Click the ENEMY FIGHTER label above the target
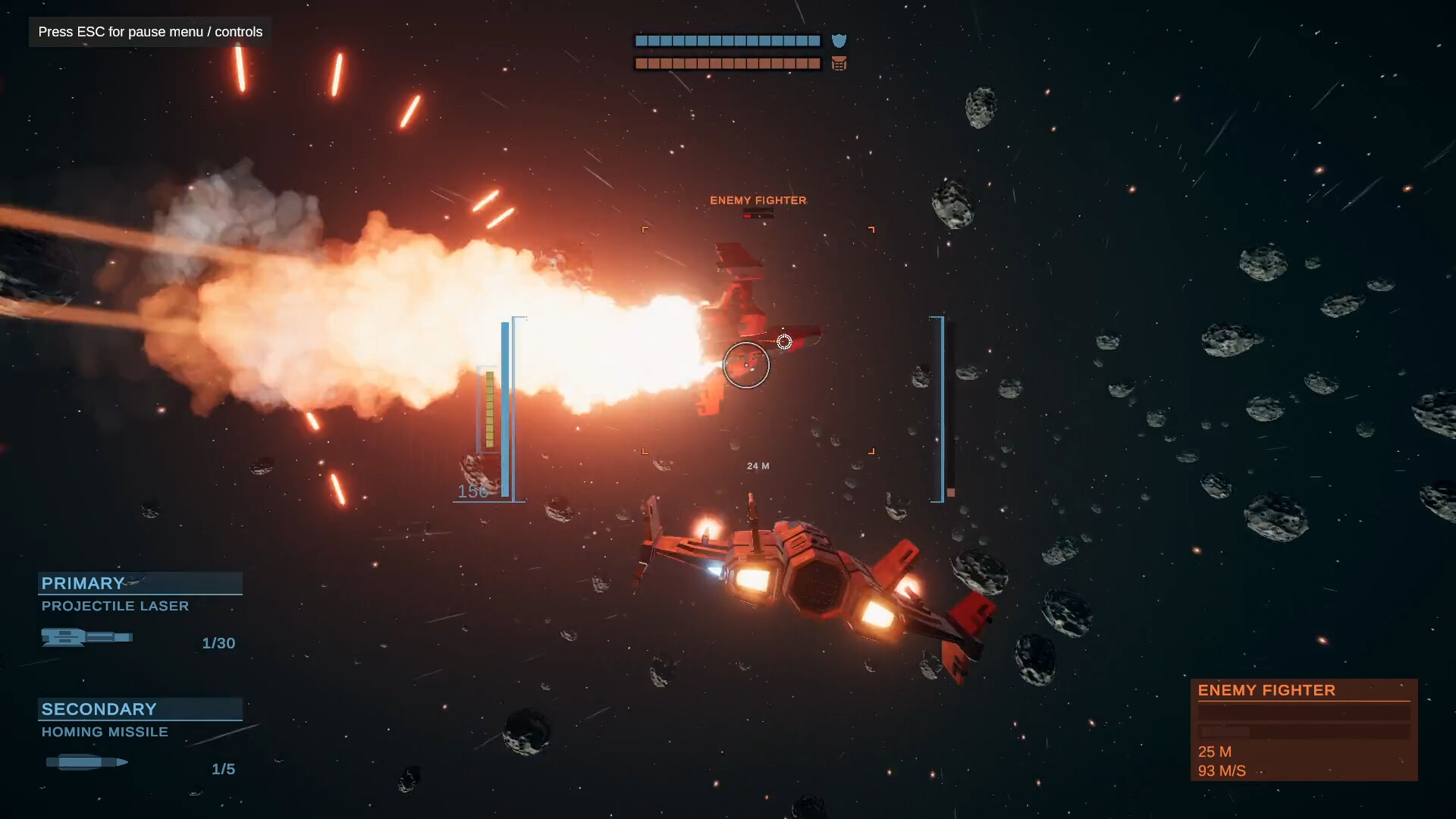This screenshot has width=1456, height=819. pyautogui.click(x=758, y=200)
